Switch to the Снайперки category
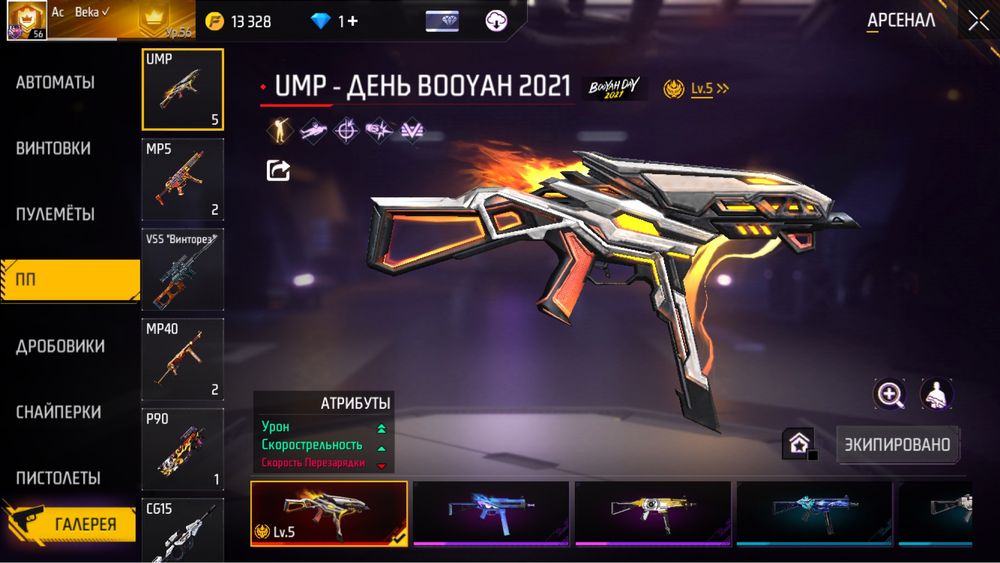1000x563 pixels. pyautogui.click(x=58, y=413)
